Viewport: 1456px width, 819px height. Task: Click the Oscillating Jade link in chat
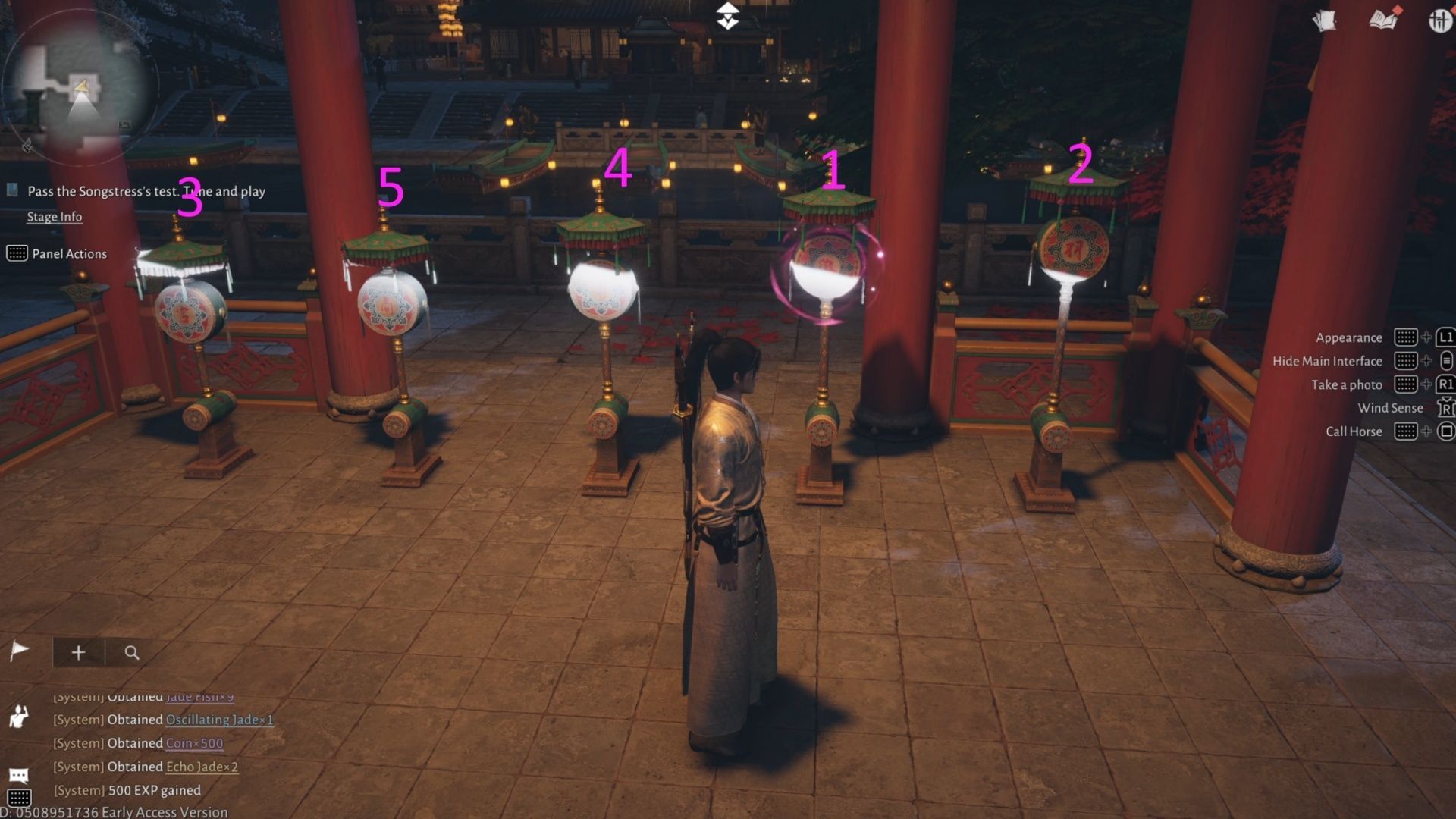219,720
